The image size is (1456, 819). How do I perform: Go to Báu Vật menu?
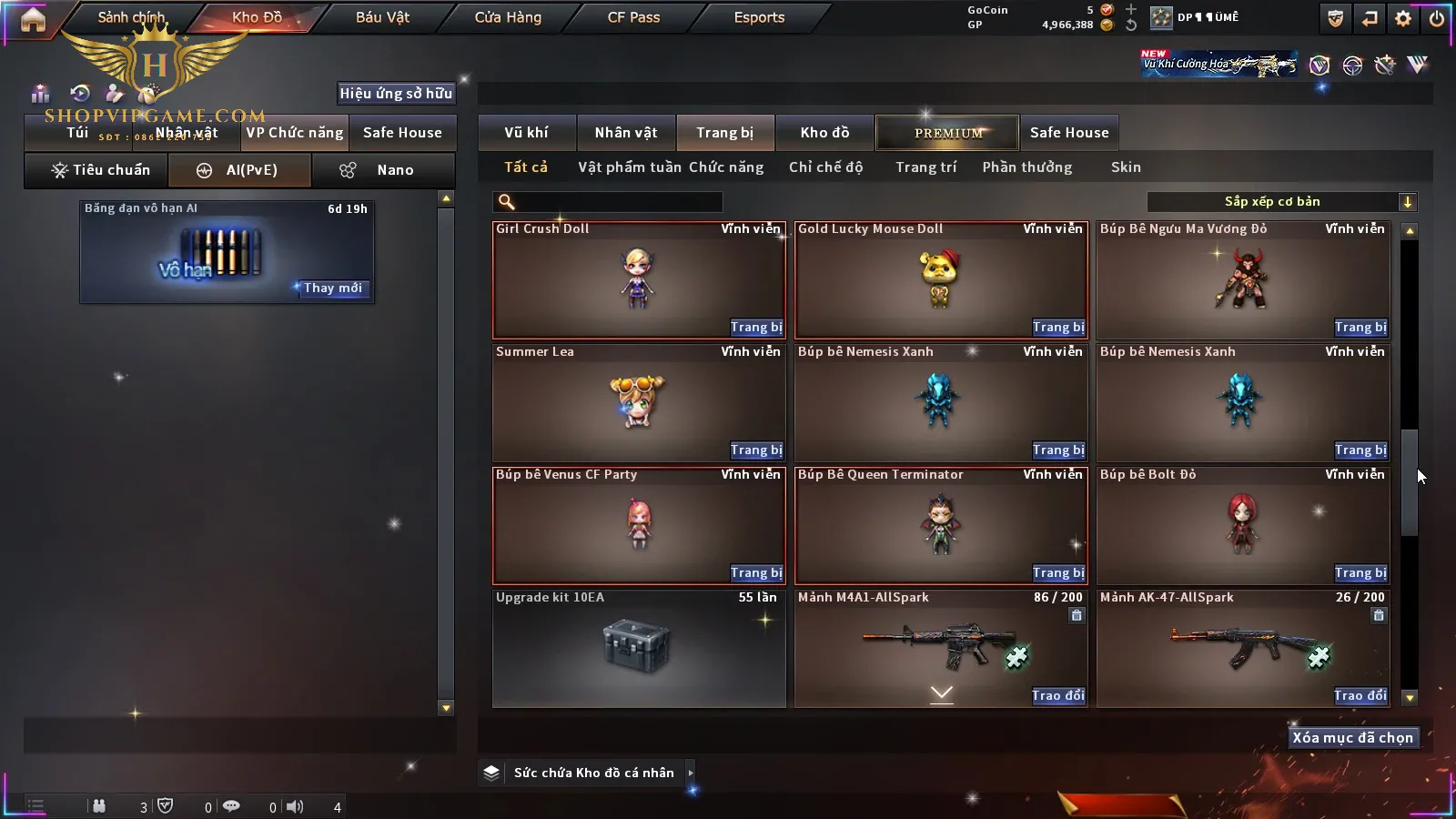tap(382, 17)
